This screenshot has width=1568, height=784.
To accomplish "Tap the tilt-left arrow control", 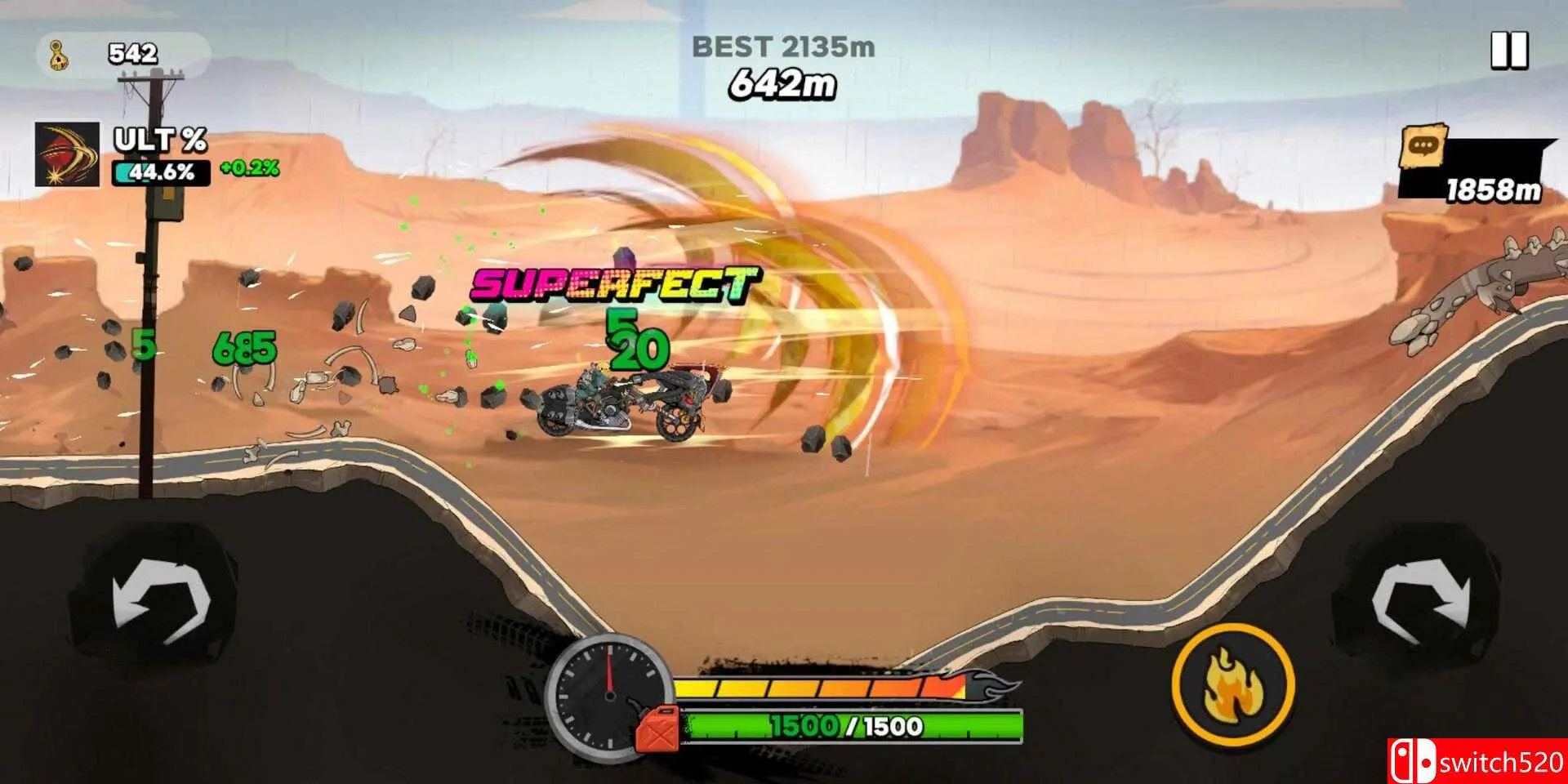I will (x=161, y=602).
